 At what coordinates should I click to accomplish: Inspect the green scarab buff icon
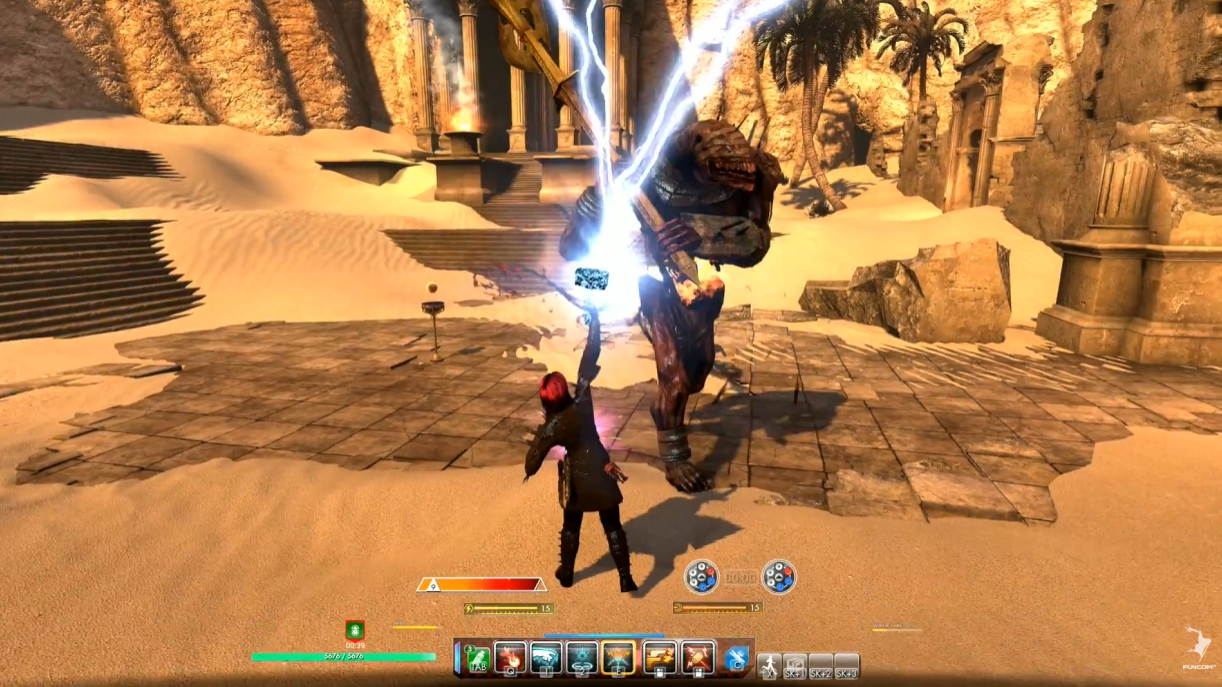tap(355, 629)
